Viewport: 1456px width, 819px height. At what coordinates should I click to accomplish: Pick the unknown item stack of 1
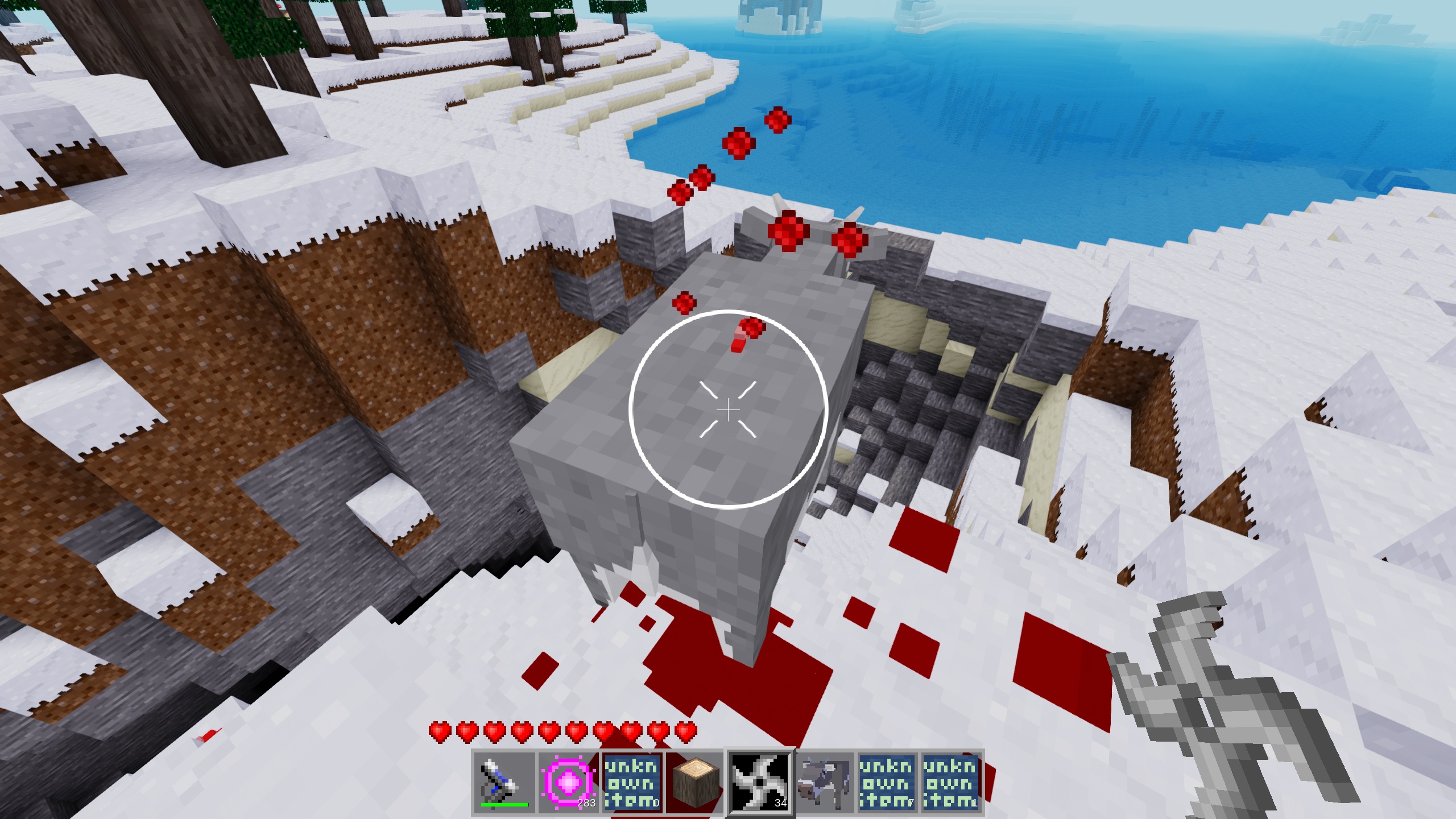[x=951, y=783]
